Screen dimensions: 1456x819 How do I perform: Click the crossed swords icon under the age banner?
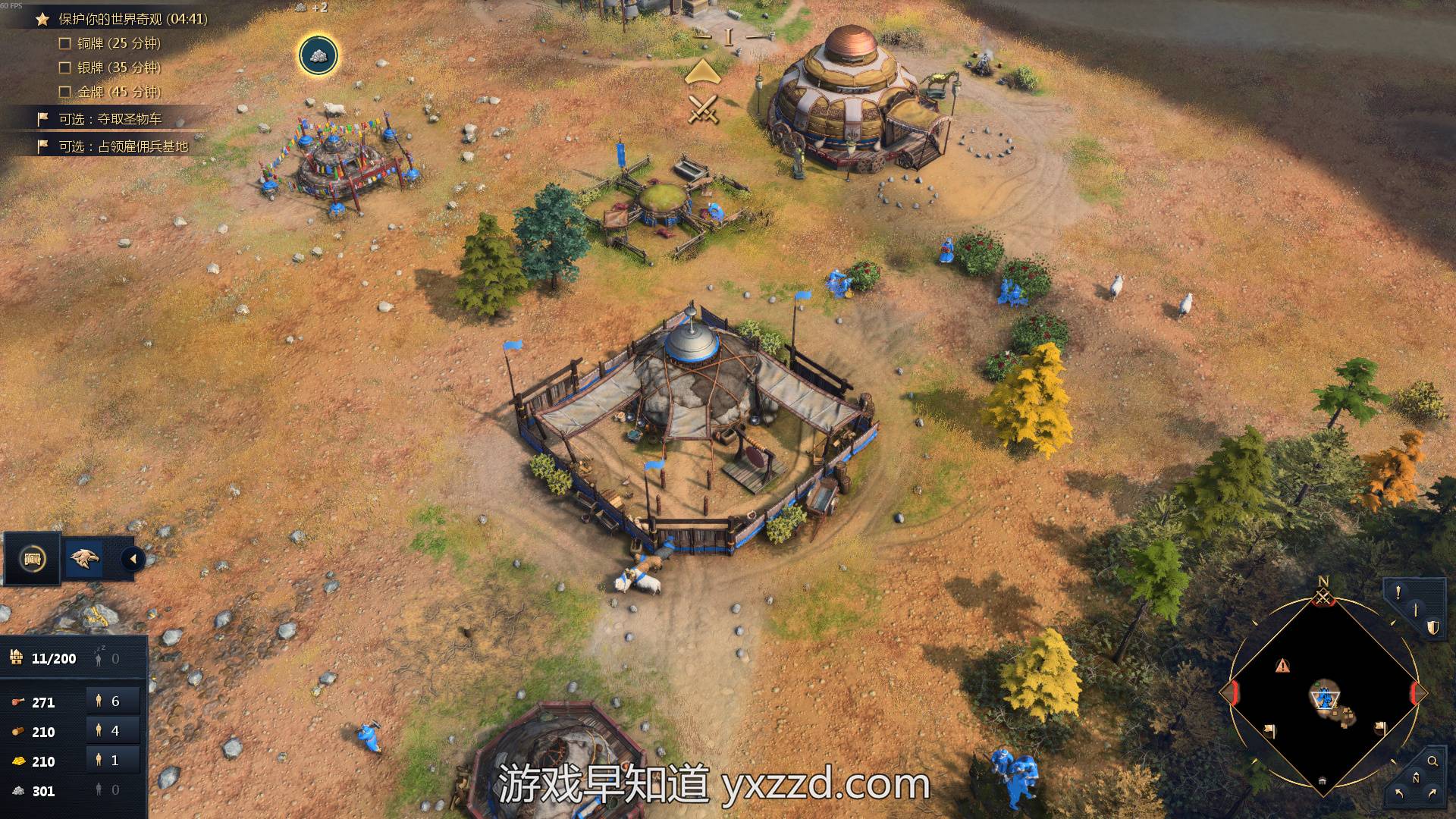point(703,108)
